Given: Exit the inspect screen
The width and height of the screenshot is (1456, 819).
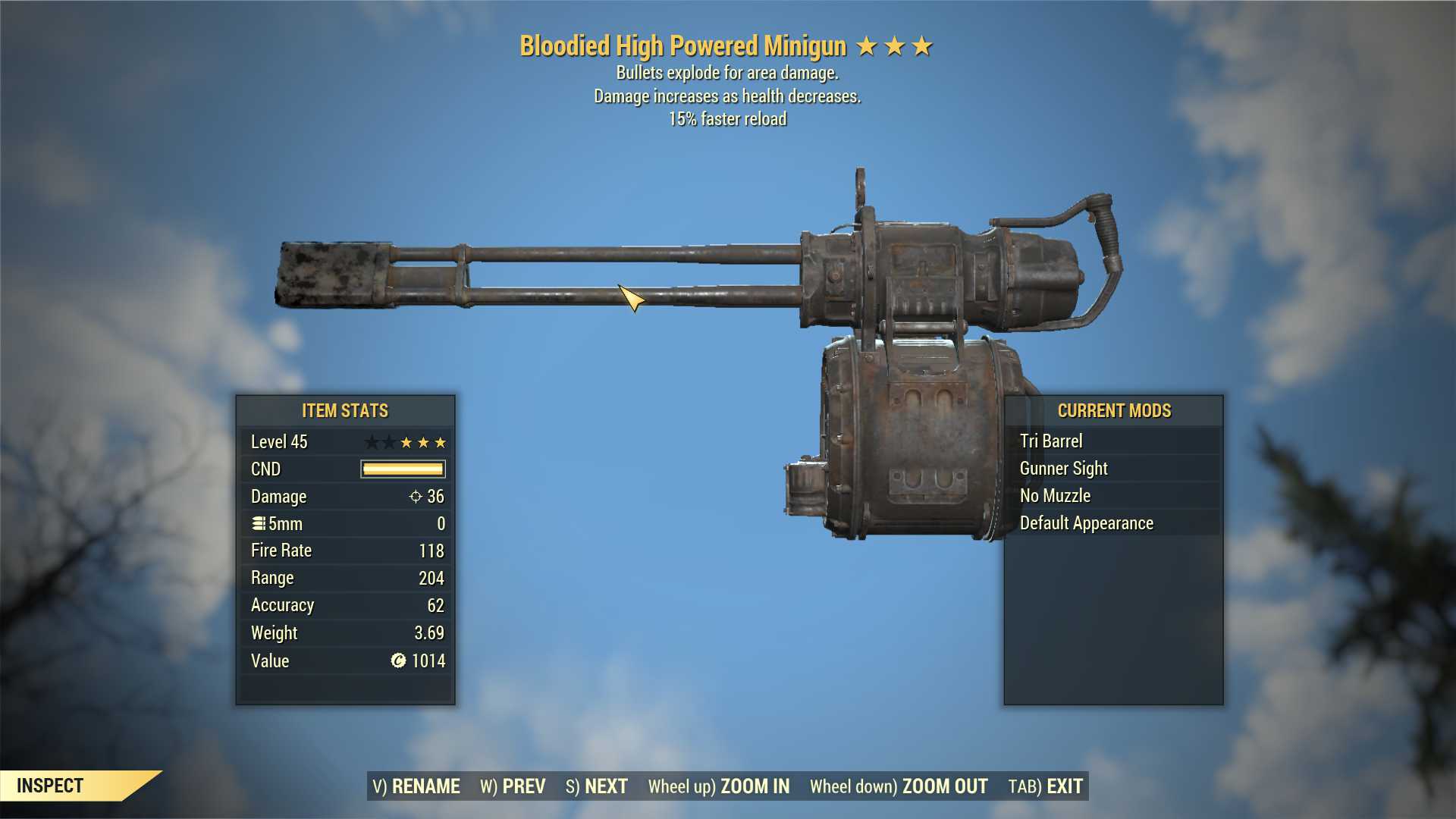Looking at the screenshot, I should pyautogui.click(x=1046, y=786).
